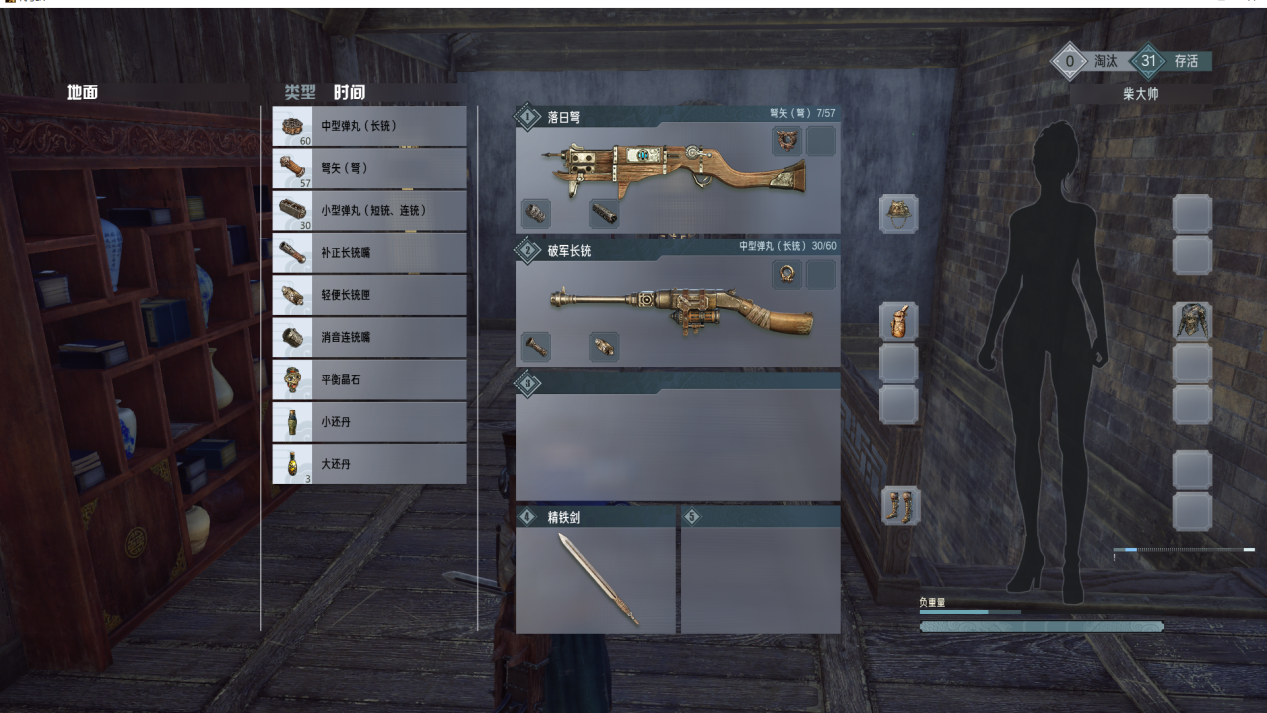
Task: Select the equipped chest armor slot
Action: [1192, 322]
